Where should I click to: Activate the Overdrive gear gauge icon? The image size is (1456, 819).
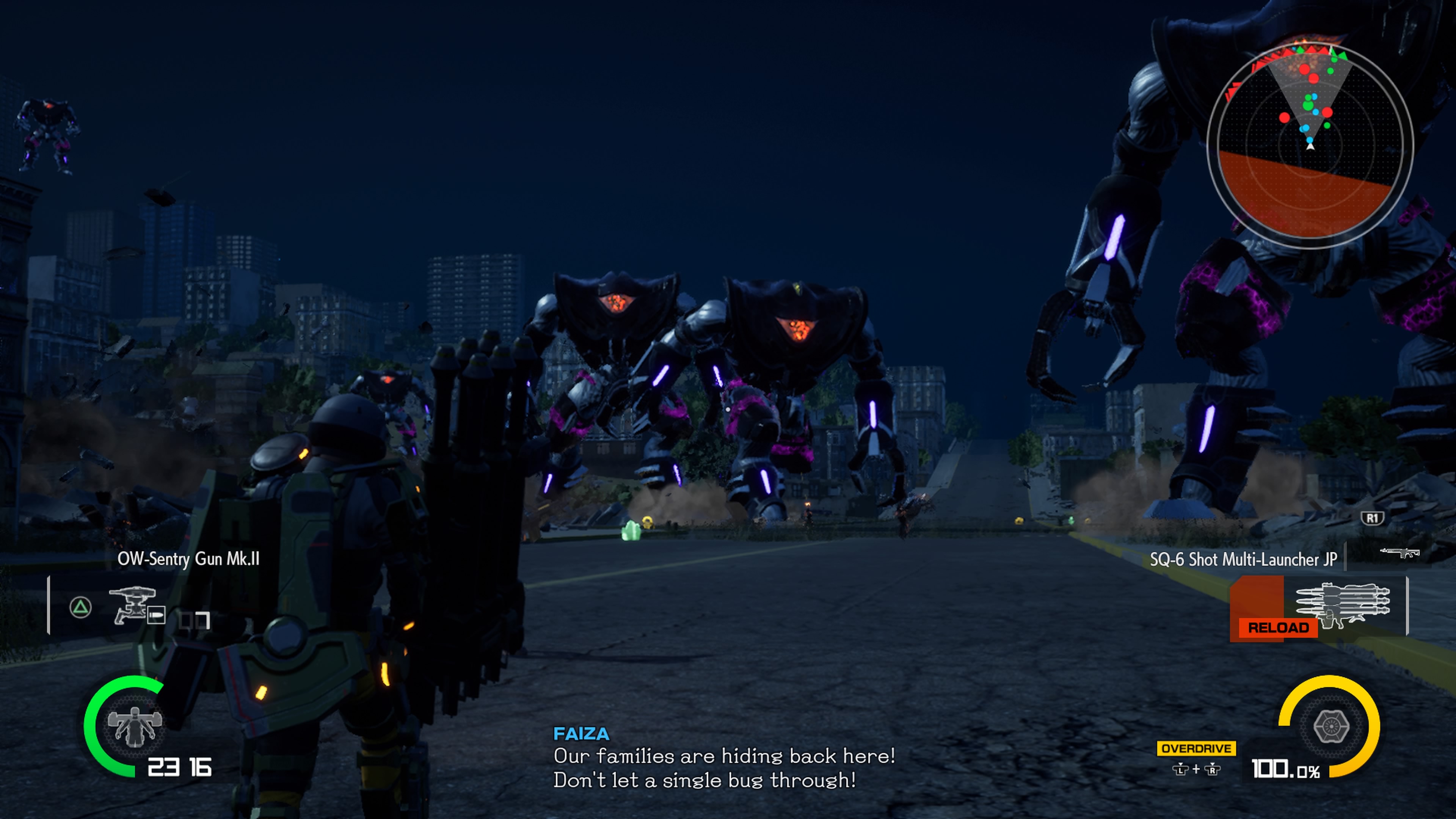[x=1331, y=726]
